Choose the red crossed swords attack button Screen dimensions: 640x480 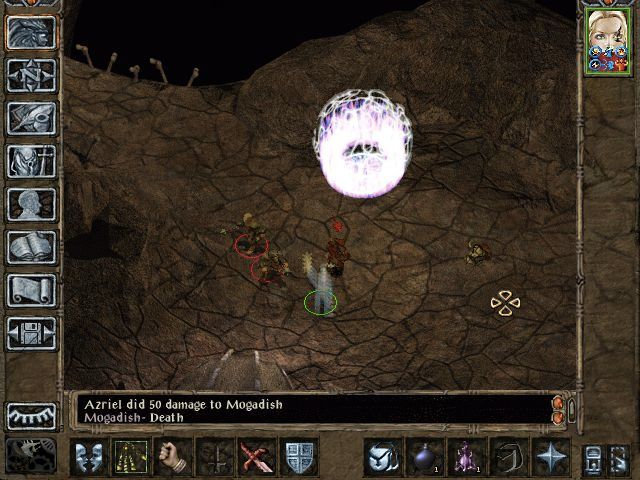[257, 456]
